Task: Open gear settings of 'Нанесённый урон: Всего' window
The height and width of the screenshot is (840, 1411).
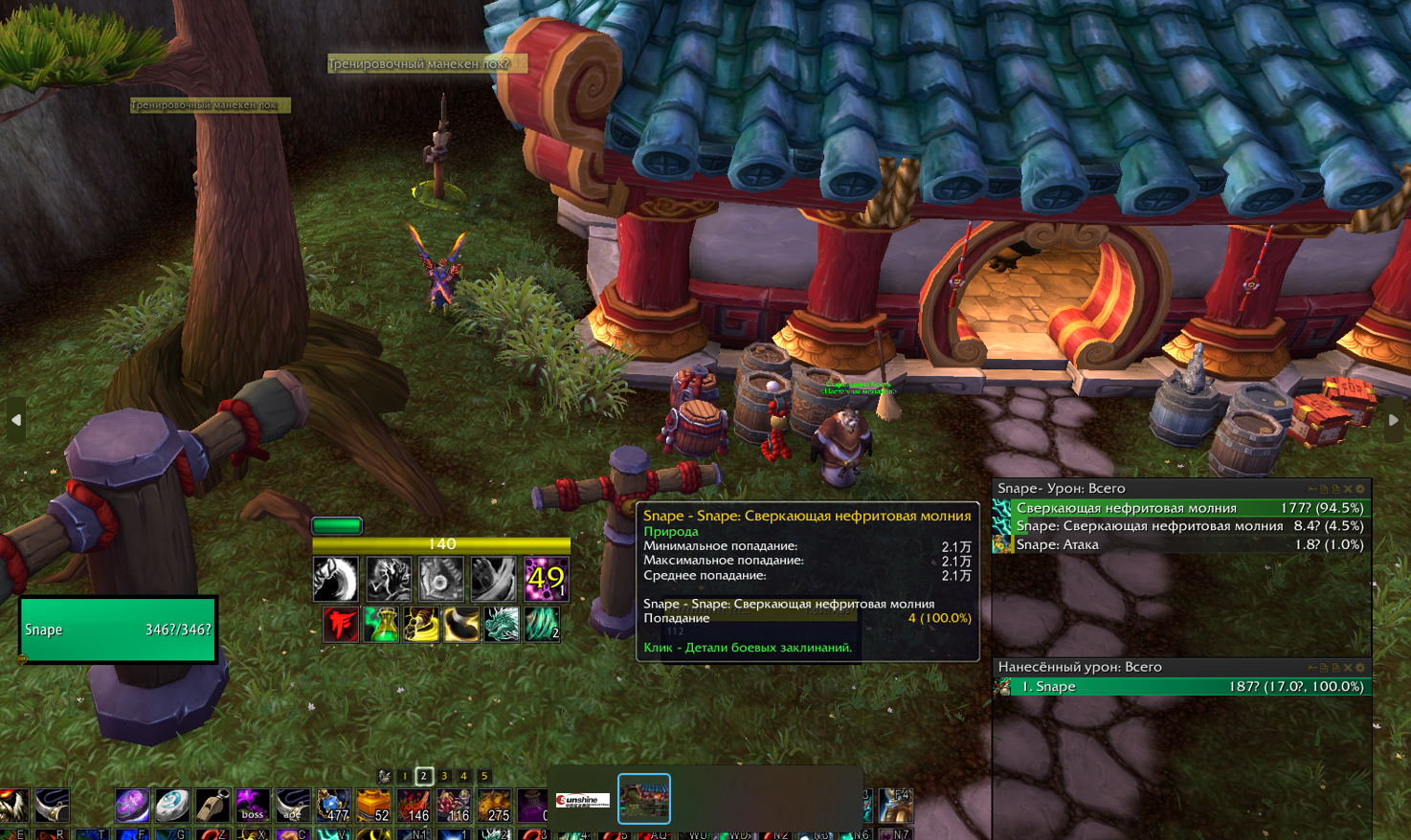Action: tap(1360, 668)
